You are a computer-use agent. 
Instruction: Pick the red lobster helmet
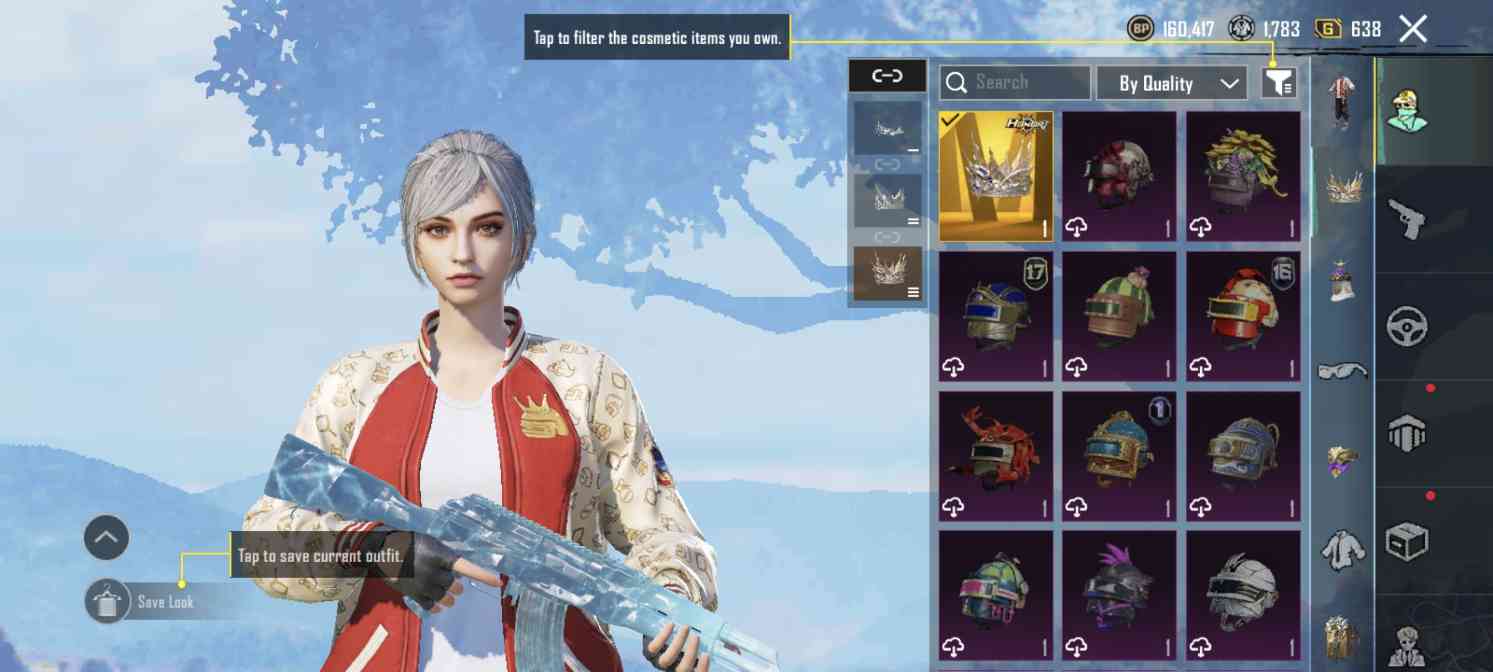click(x=995, y=456)
